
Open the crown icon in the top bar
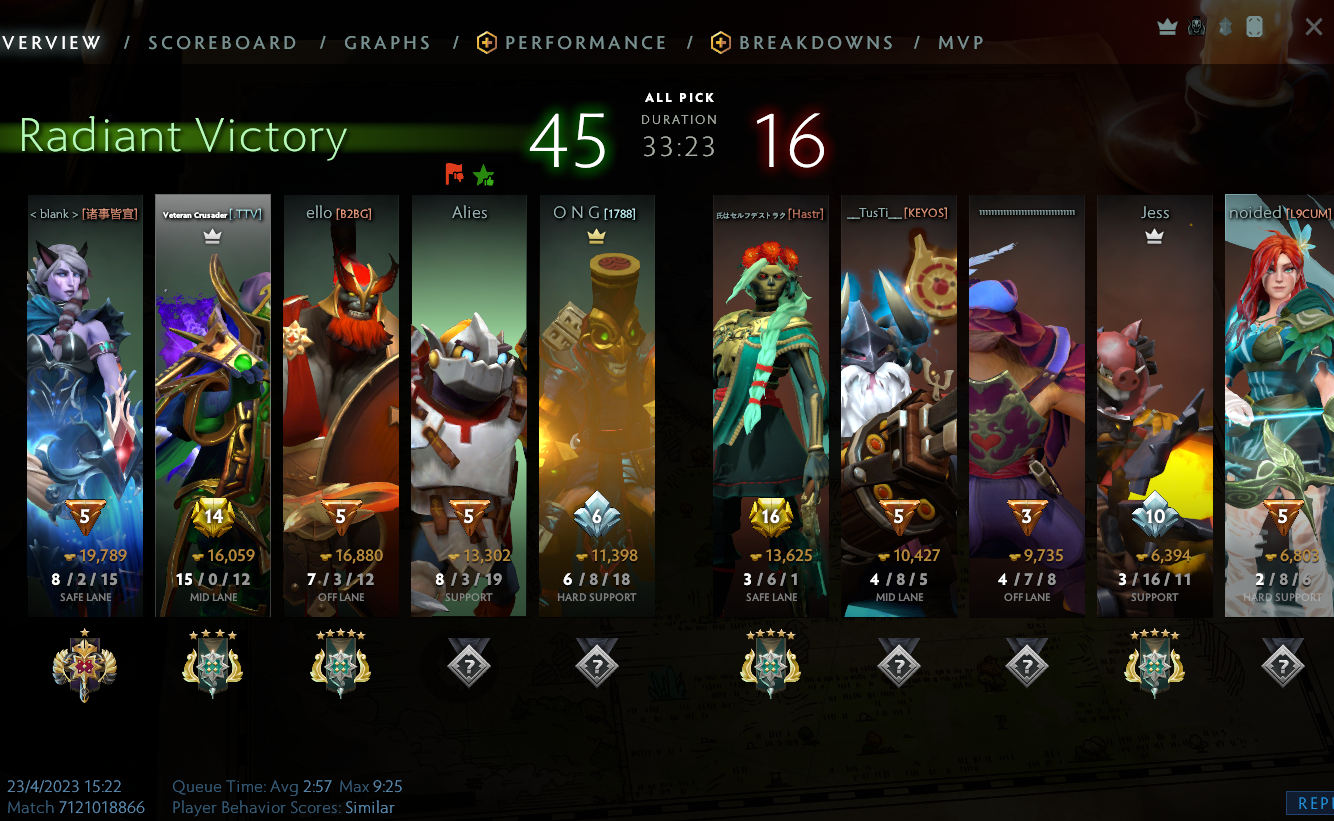tap(1166, 27)
